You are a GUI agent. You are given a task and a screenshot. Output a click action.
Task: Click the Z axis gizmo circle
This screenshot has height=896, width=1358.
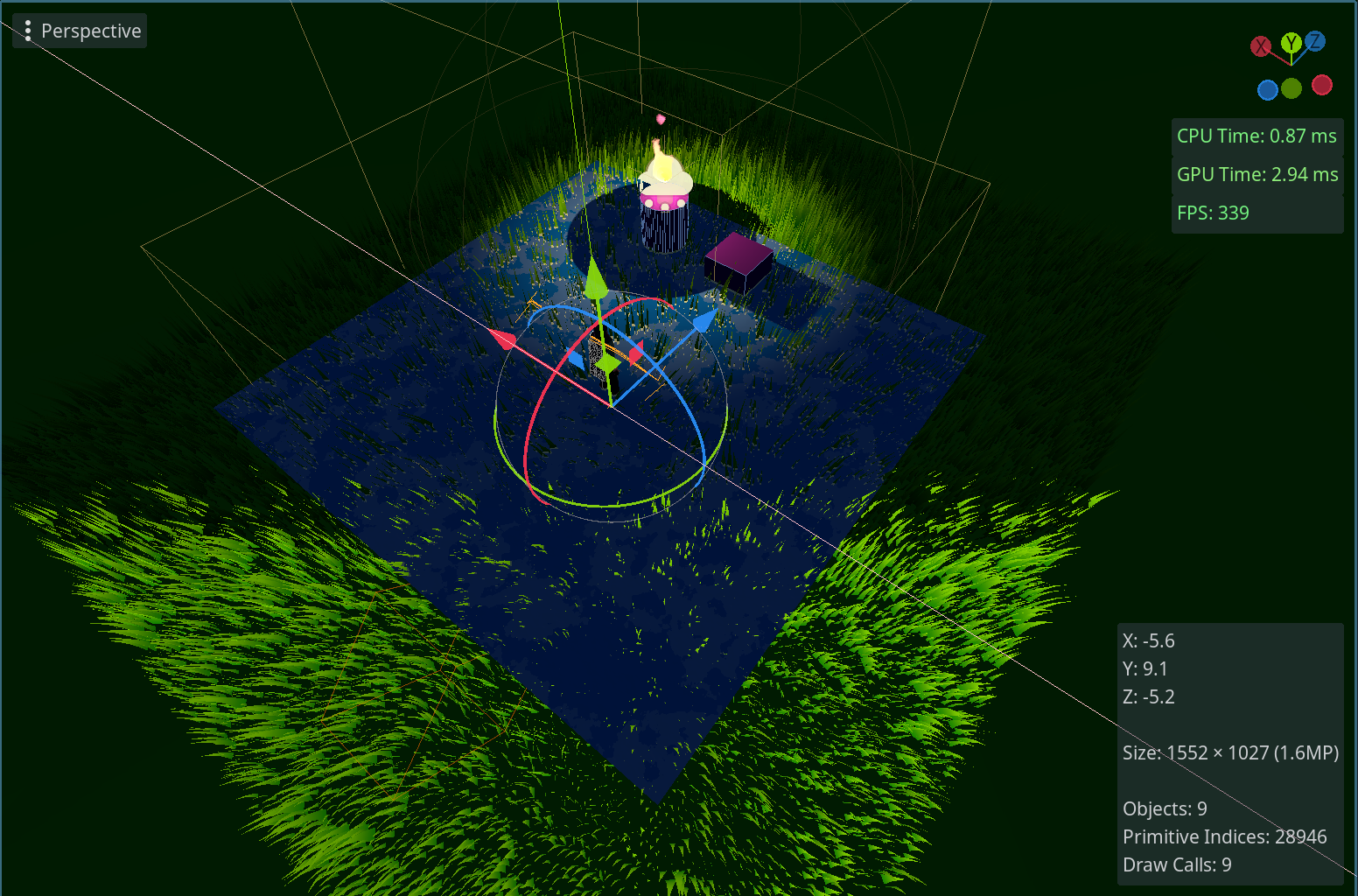point(1315,39)
